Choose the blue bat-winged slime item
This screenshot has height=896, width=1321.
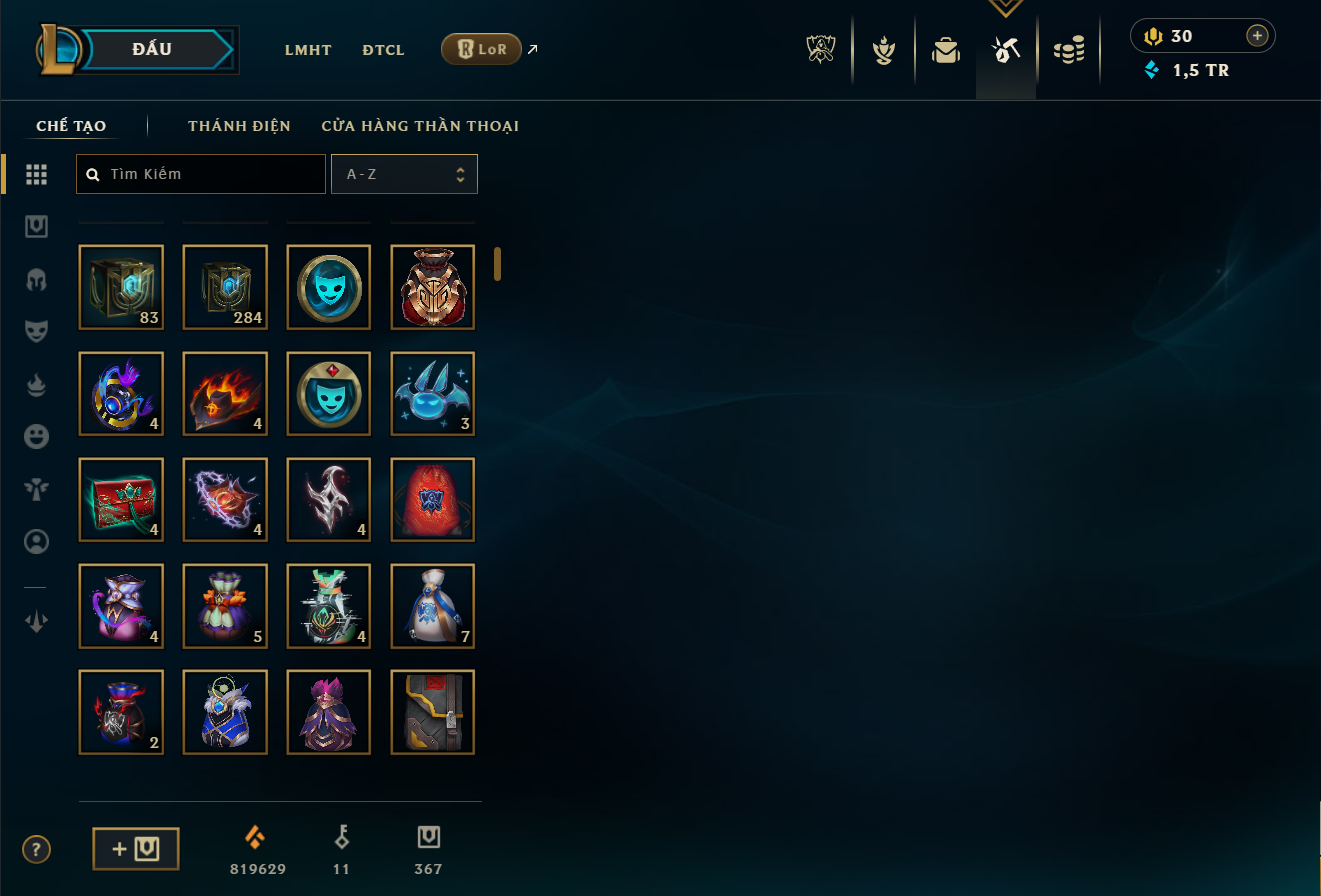433,393
